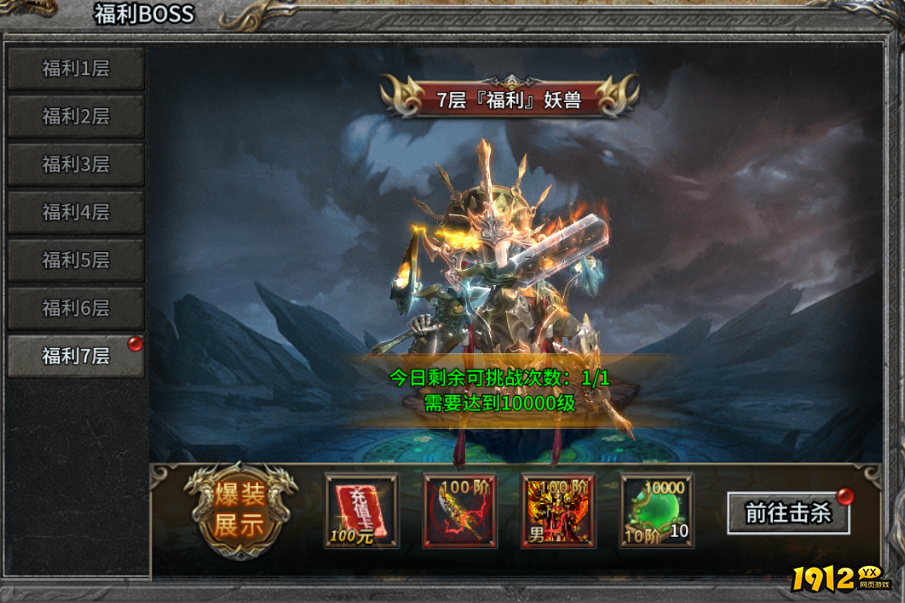
Task: Switch to 福利6层
Action: 76,308
